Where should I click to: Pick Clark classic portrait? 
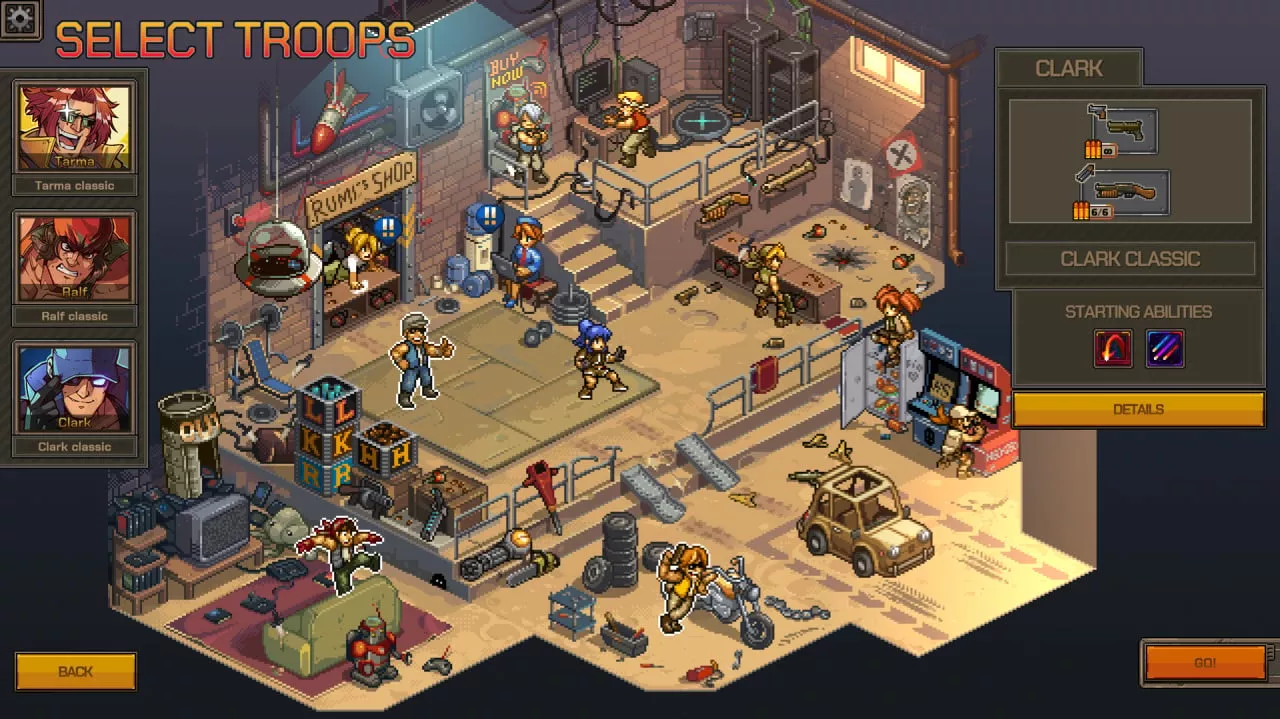(74, 389)
